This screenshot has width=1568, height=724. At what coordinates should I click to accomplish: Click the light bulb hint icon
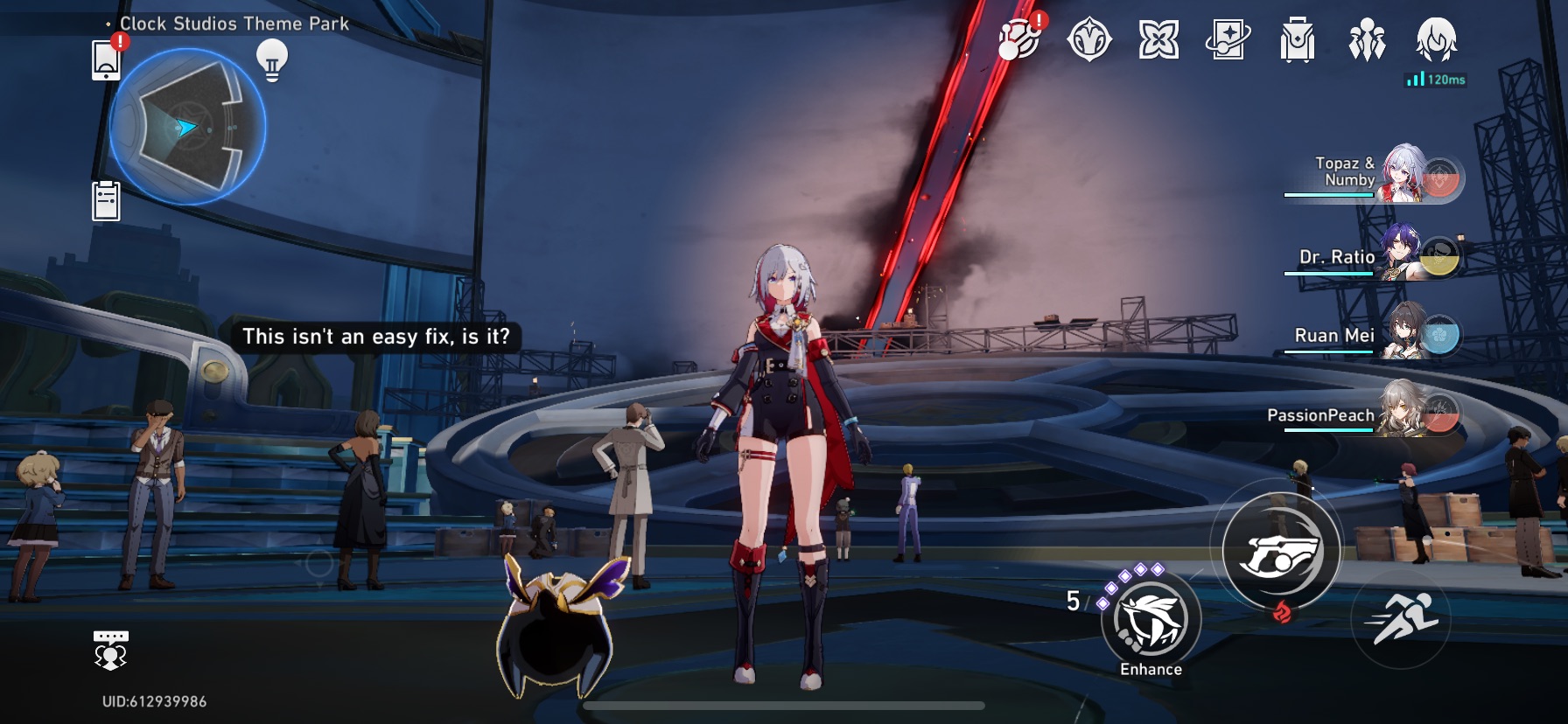pos(271,59)
